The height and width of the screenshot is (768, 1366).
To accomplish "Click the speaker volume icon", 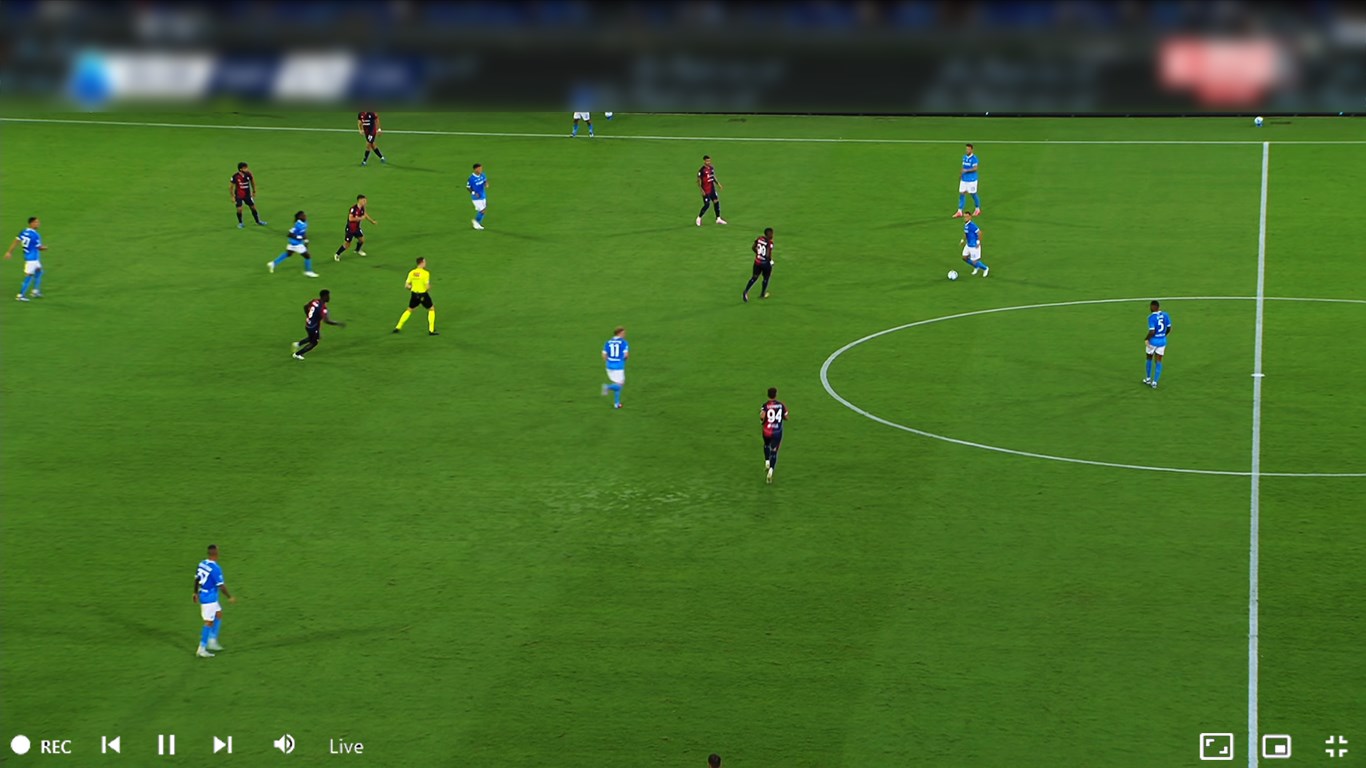I will tap(283, 745).
